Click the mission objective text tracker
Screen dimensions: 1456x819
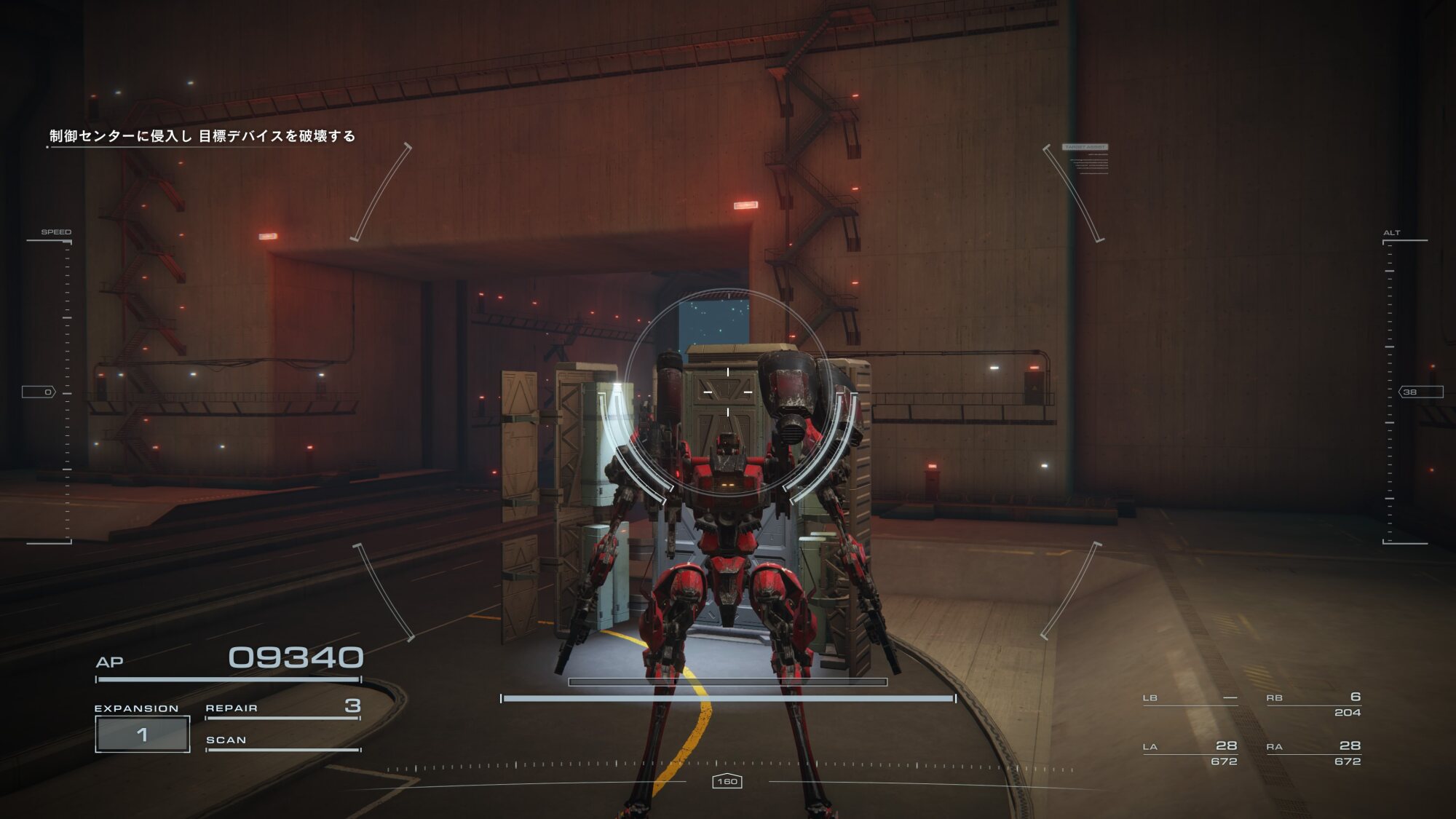pos(202,136)
